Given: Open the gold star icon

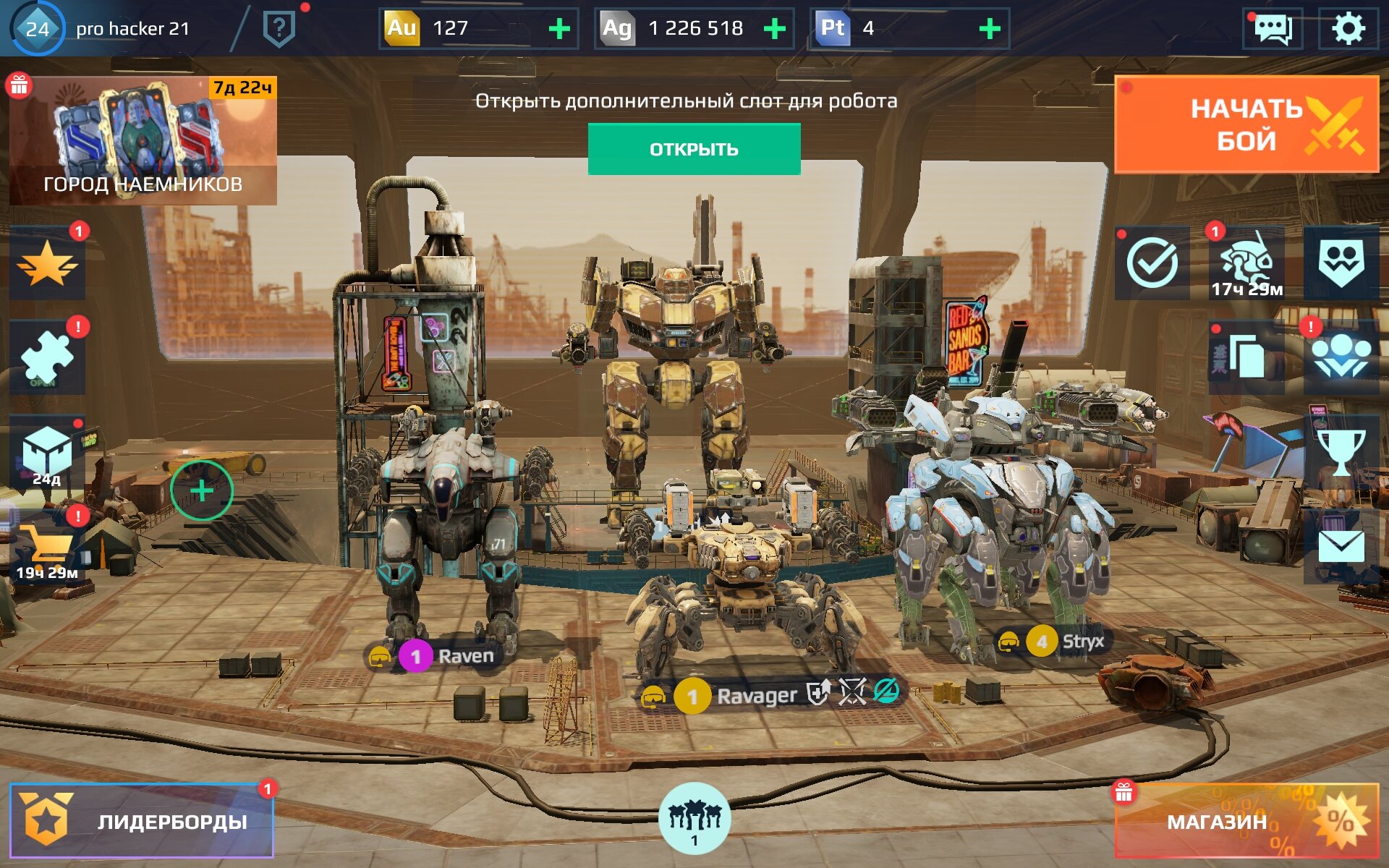Looking at the screenshot, I should pos(47,264).
